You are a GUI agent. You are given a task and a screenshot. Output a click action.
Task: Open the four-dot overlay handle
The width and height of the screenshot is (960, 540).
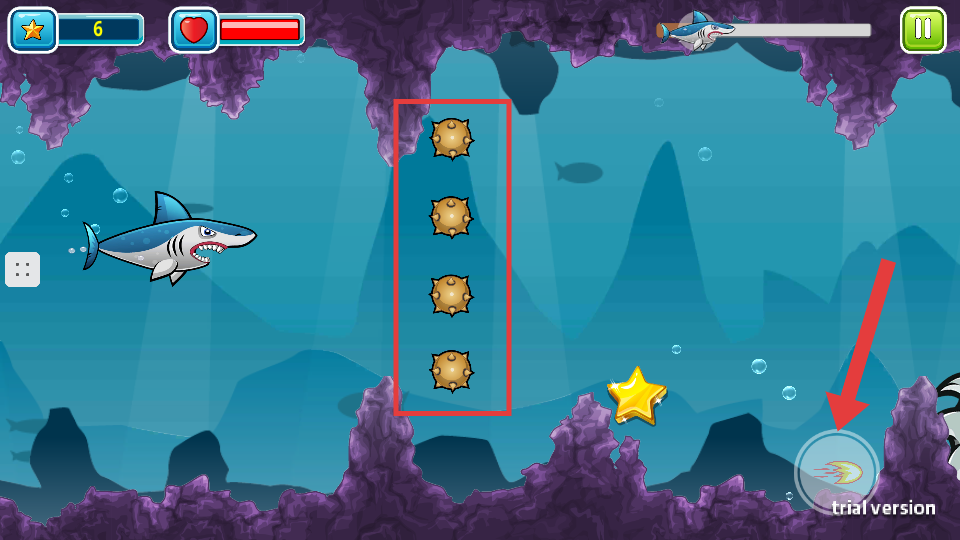click(23, 269)
